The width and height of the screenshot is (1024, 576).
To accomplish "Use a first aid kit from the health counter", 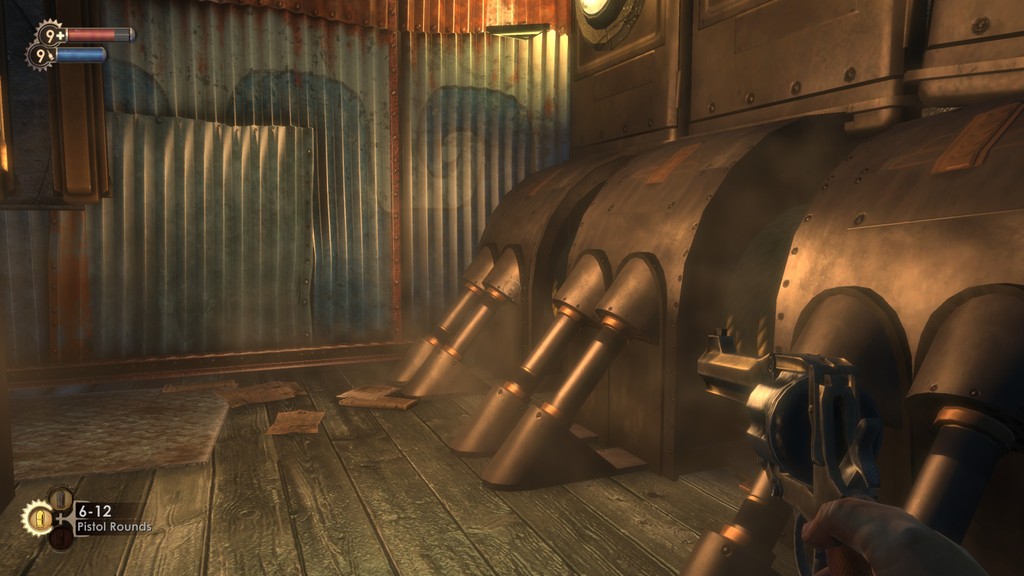I will click(x=48, y=34).
